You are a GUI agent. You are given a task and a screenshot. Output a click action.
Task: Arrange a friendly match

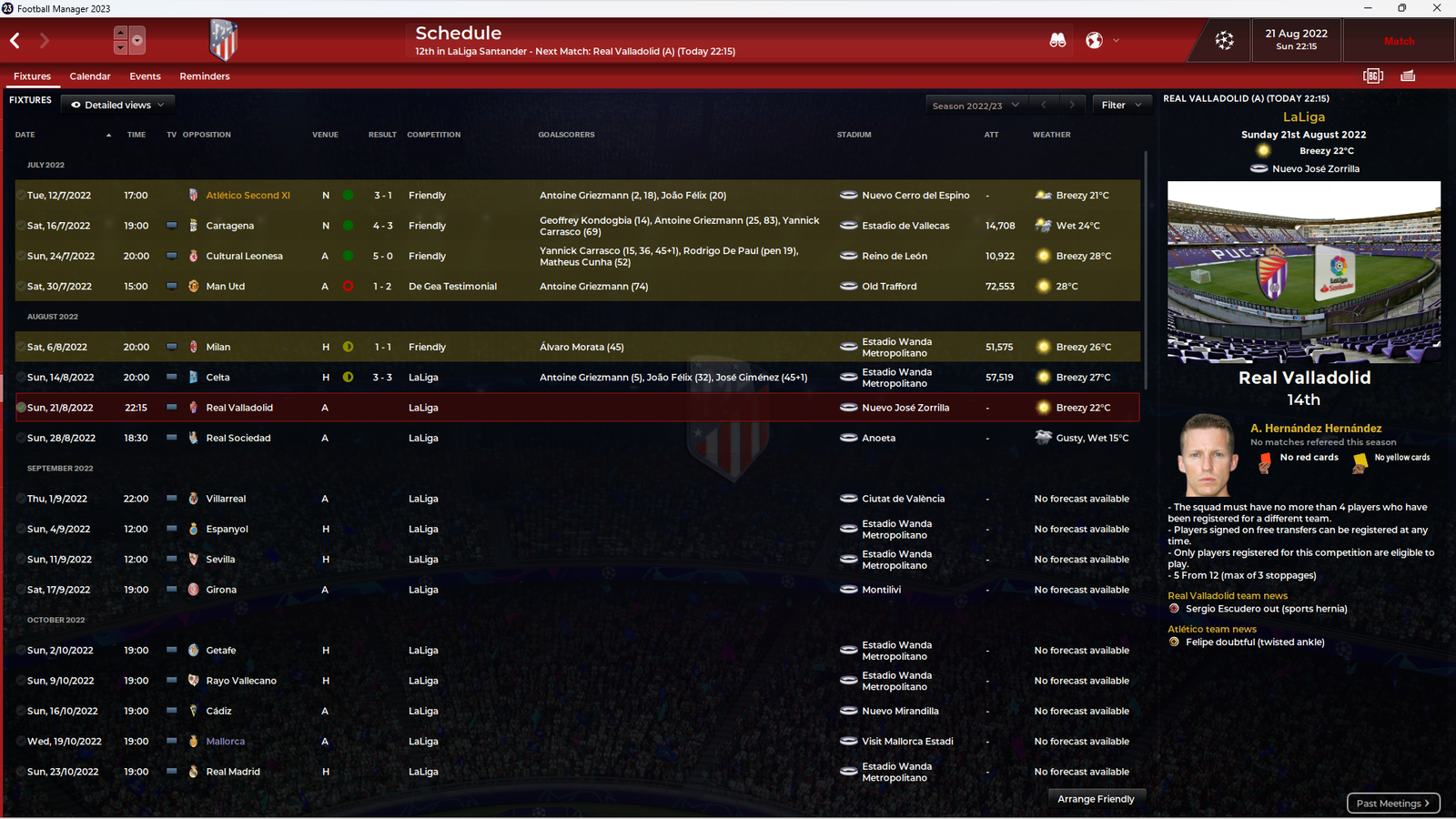(1096, 799)
